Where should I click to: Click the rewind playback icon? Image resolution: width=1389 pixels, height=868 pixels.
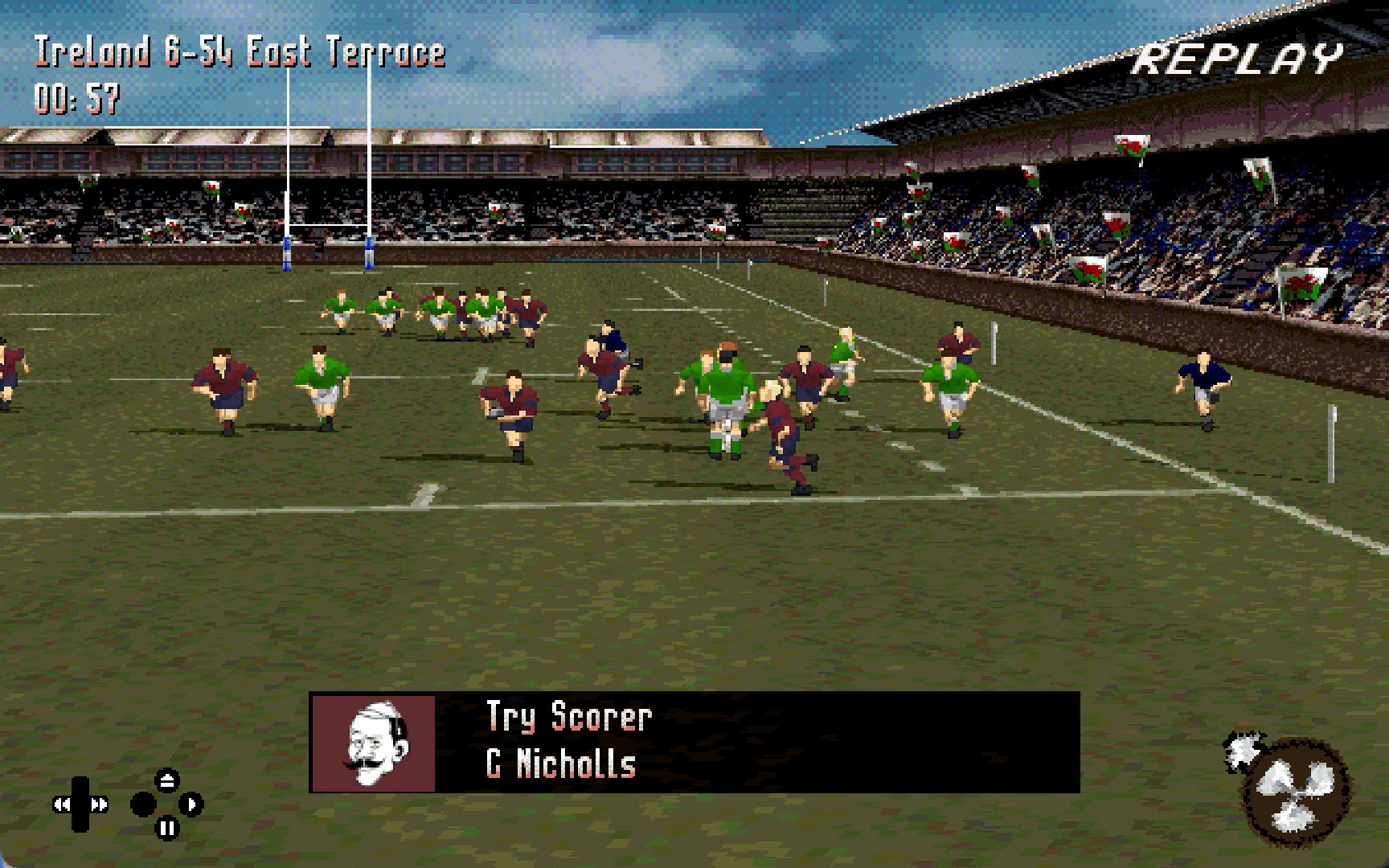63,804
